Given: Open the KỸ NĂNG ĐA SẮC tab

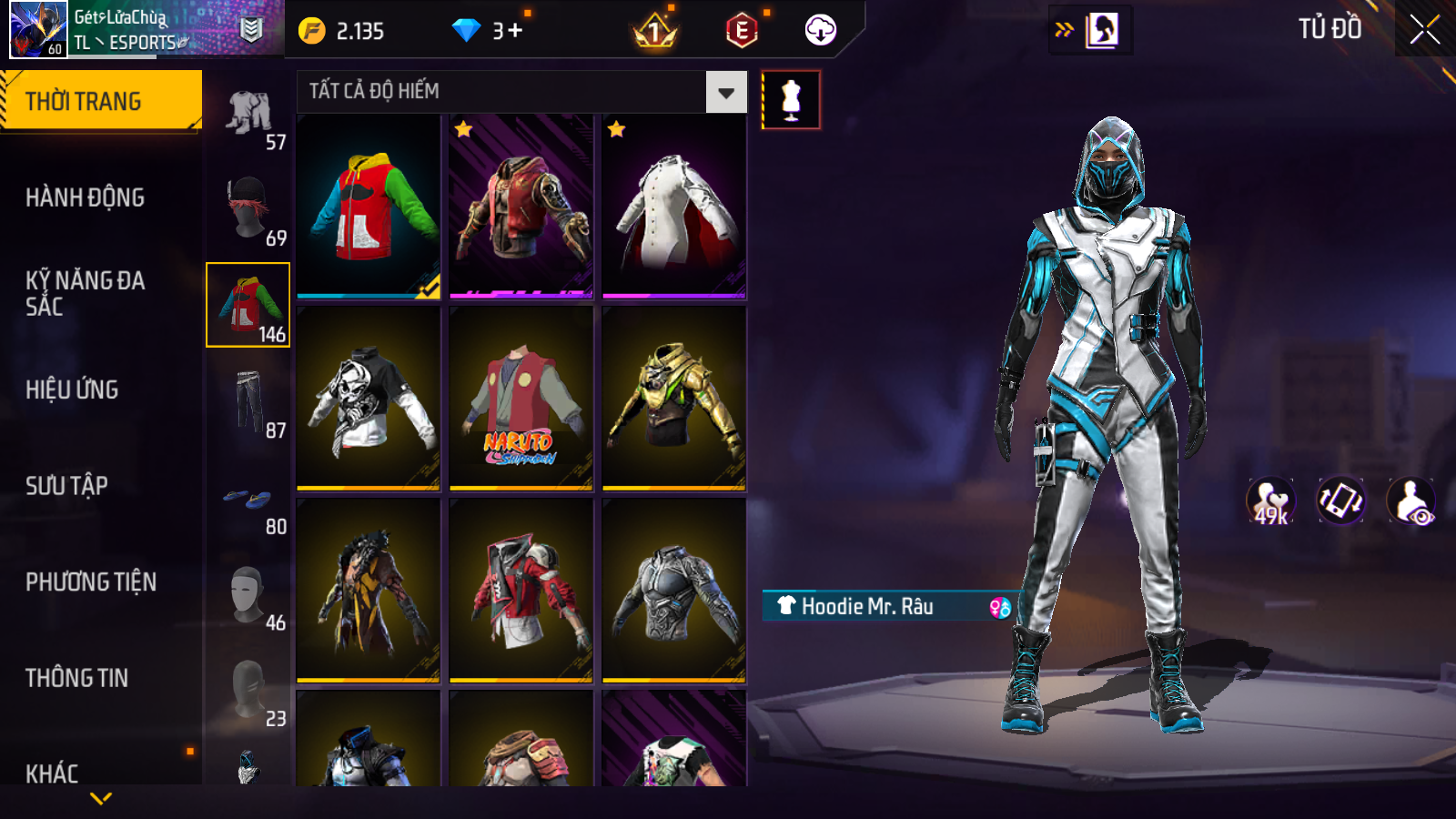Looking at the screenshot, I should (x=86, y=293).
